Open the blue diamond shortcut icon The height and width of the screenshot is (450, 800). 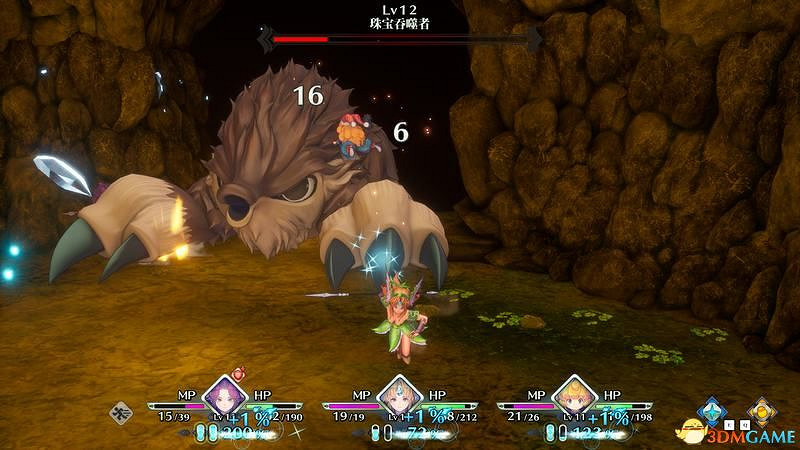click(712, 410)
